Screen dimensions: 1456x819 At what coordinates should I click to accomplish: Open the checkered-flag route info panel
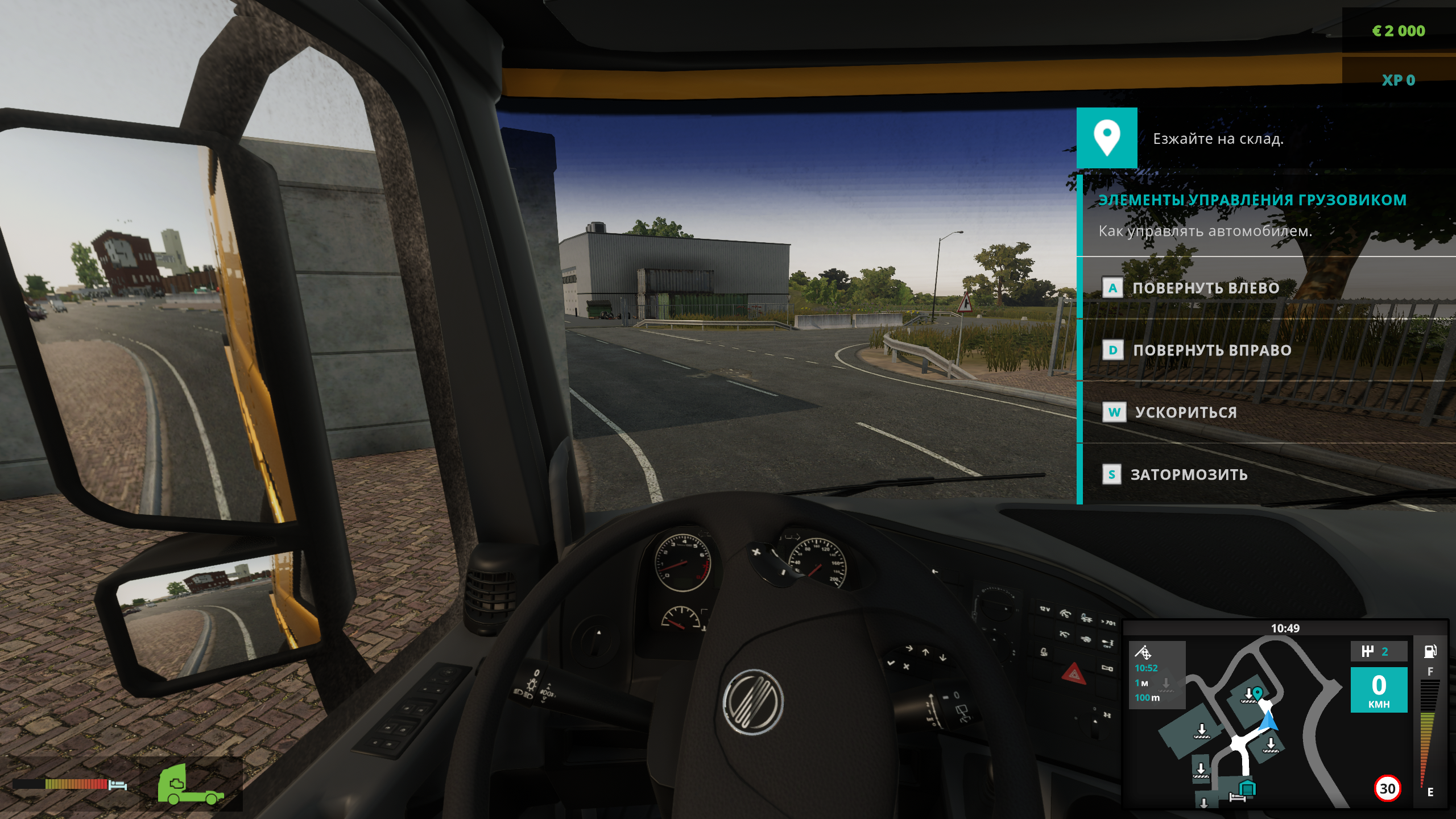[x=1156, y=675]
